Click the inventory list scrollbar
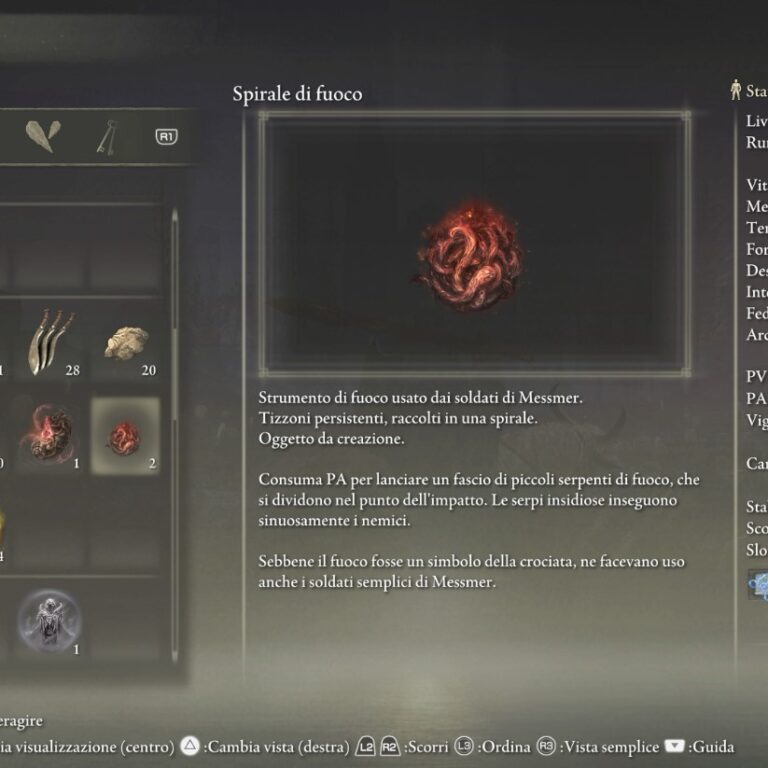 point(175,400)
